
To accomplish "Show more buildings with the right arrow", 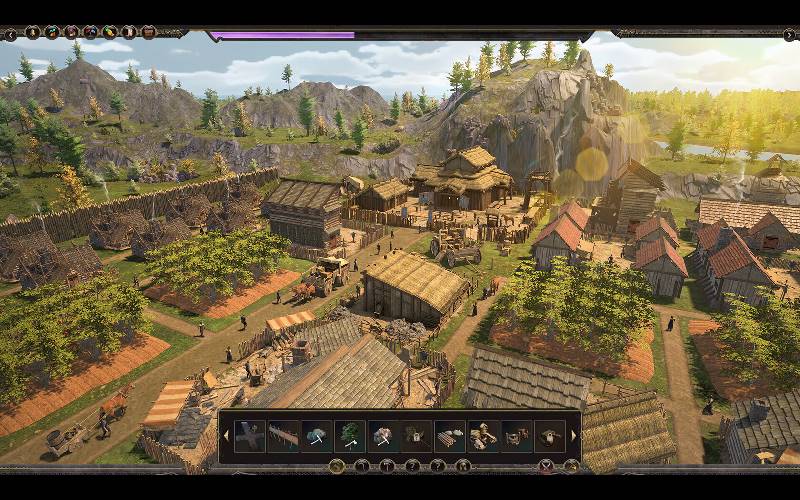I will (x=574, y=436).
